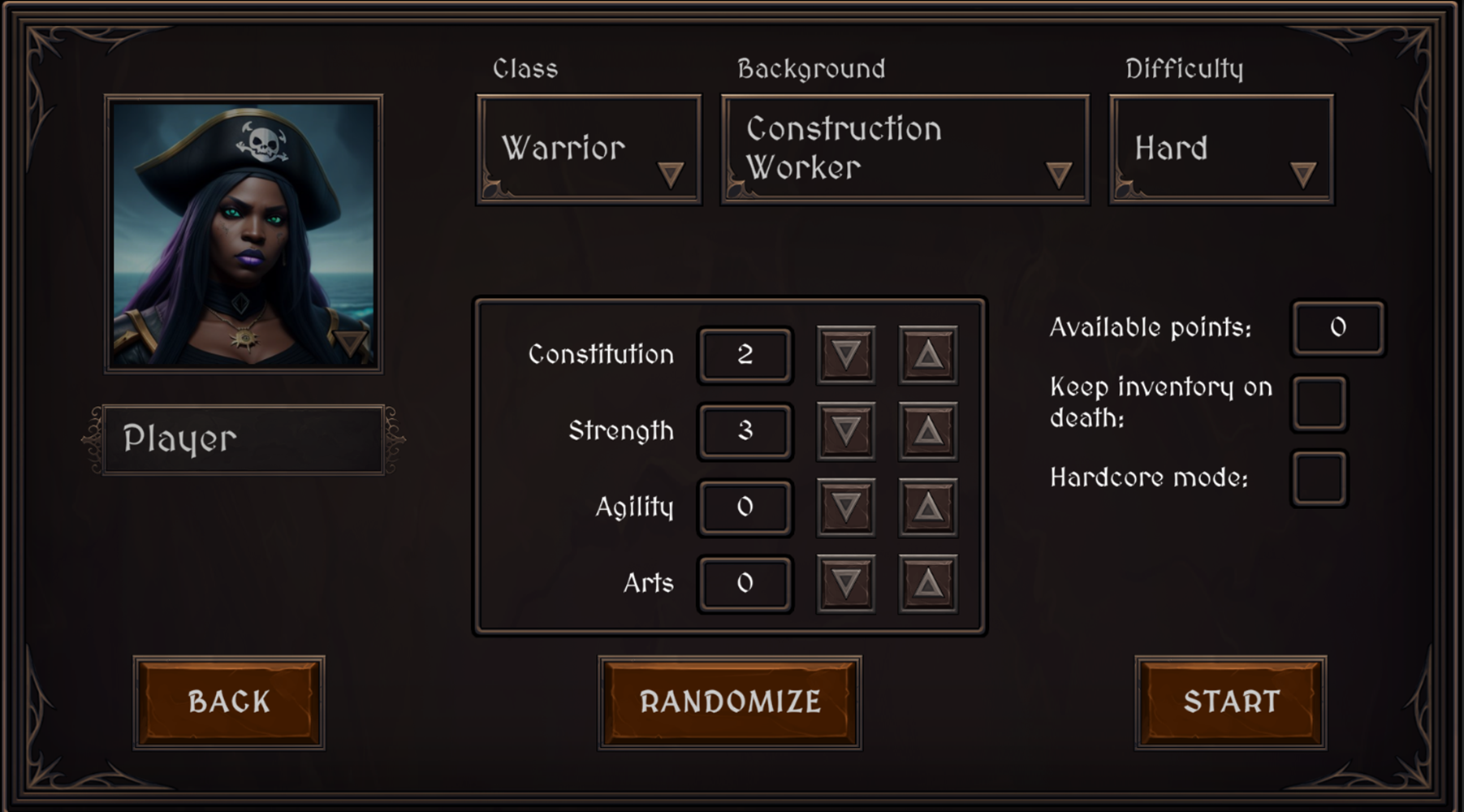Image resolution: width=1464 pixels, height=812 pixels.
Task: Increase Strength with the up arrow
Action: click(926, 431)
